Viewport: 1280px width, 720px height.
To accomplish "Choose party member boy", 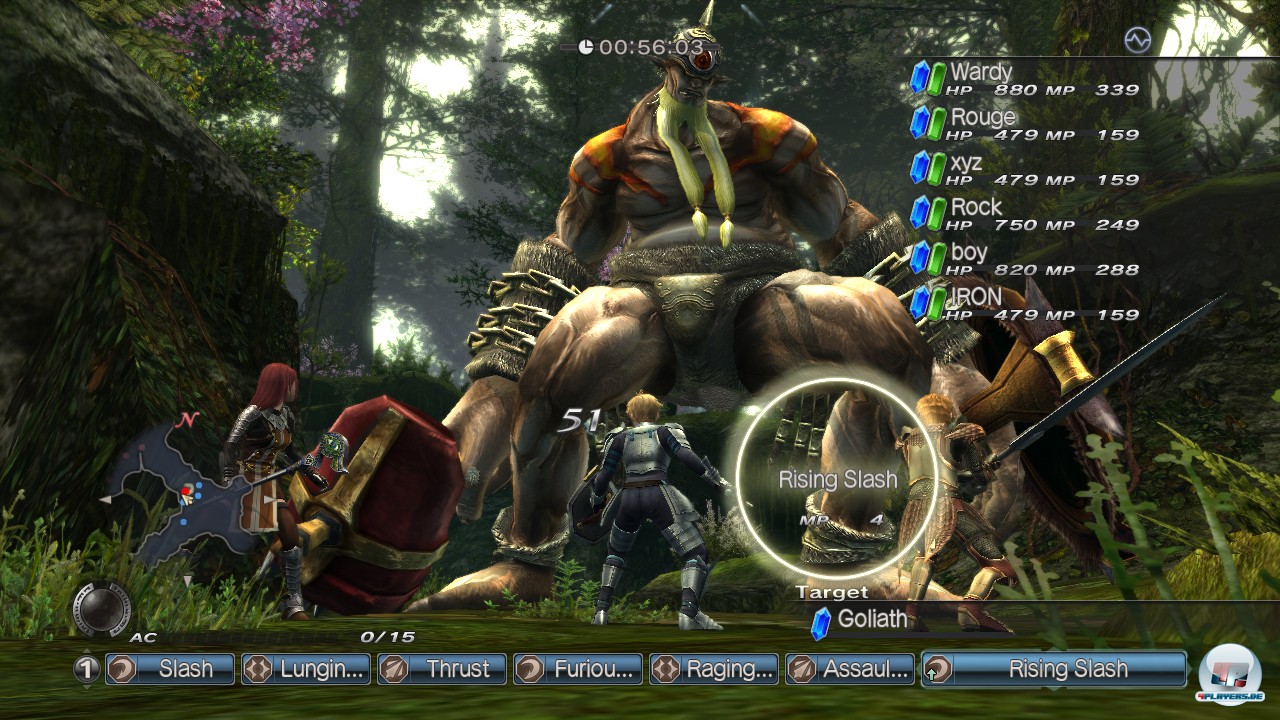I will [x=1025, y=259].
